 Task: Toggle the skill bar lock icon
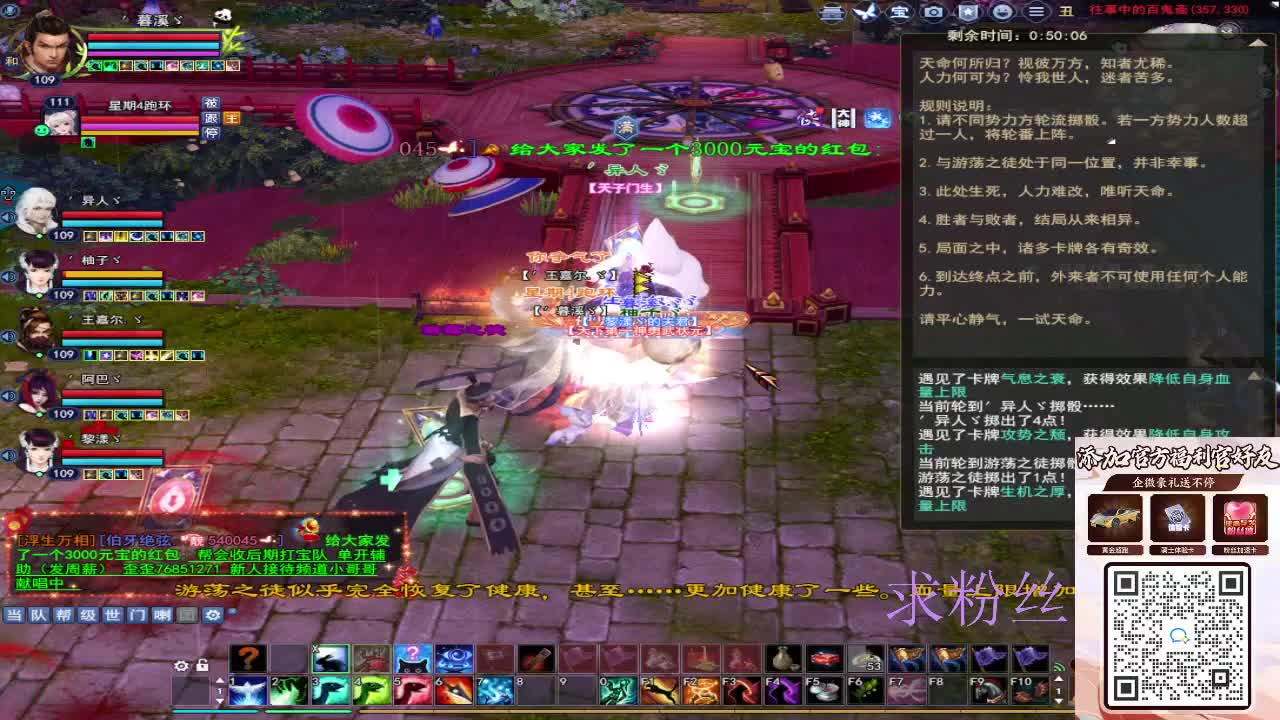tap(200, 665)
